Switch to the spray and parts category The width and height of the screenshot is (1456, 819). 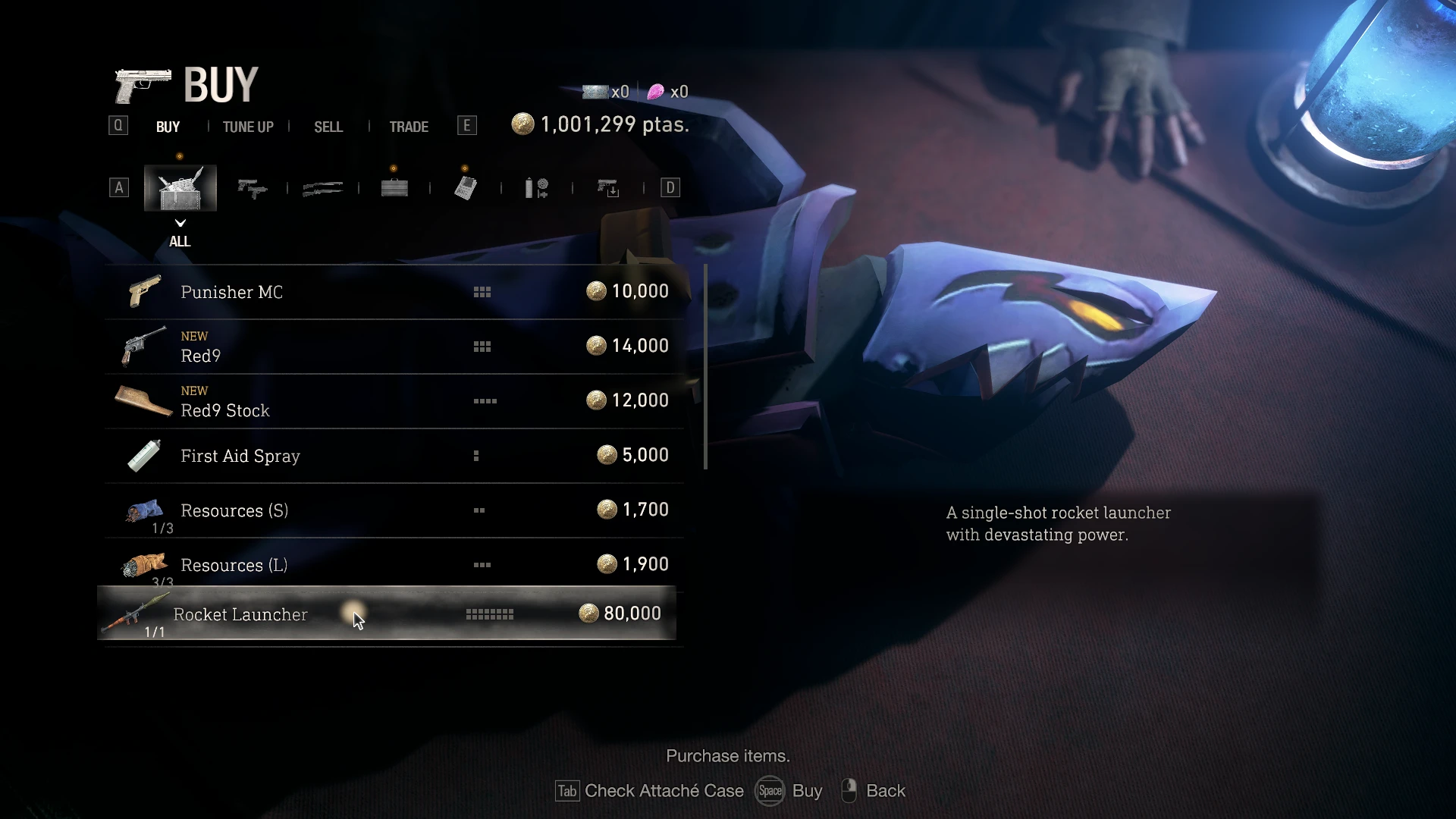(x=537, y=188)
